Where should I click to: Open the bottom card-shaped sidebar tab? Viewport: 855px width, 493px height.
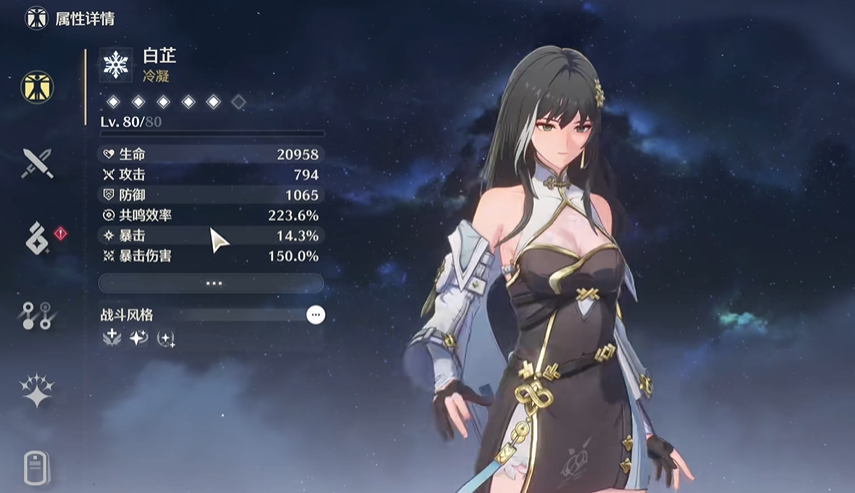click(37, 467)
